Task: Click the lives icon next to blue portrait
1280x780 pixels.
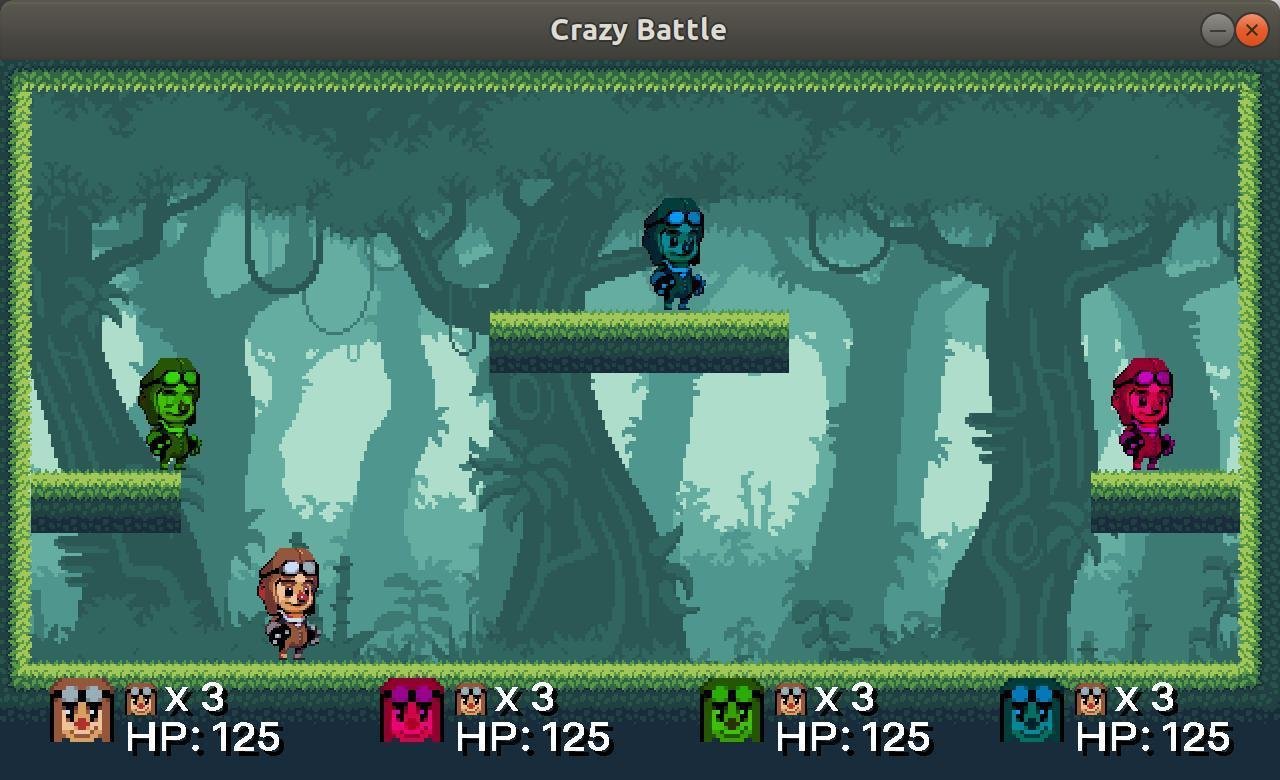Action: tap(1090, 697)
